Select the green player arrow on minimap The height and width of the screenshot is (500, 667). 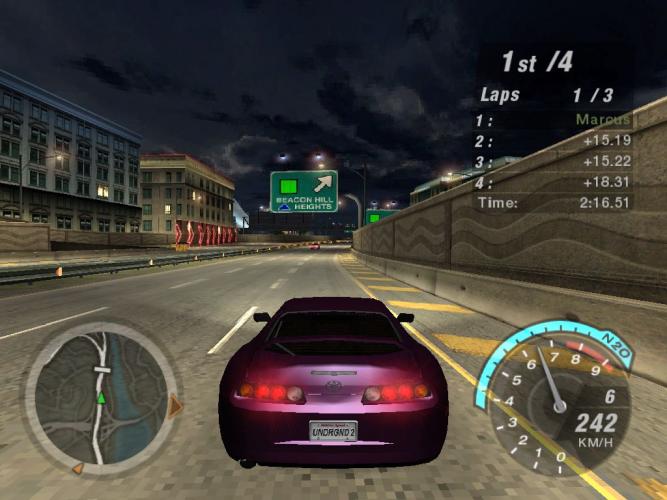[x=100, y=398]
